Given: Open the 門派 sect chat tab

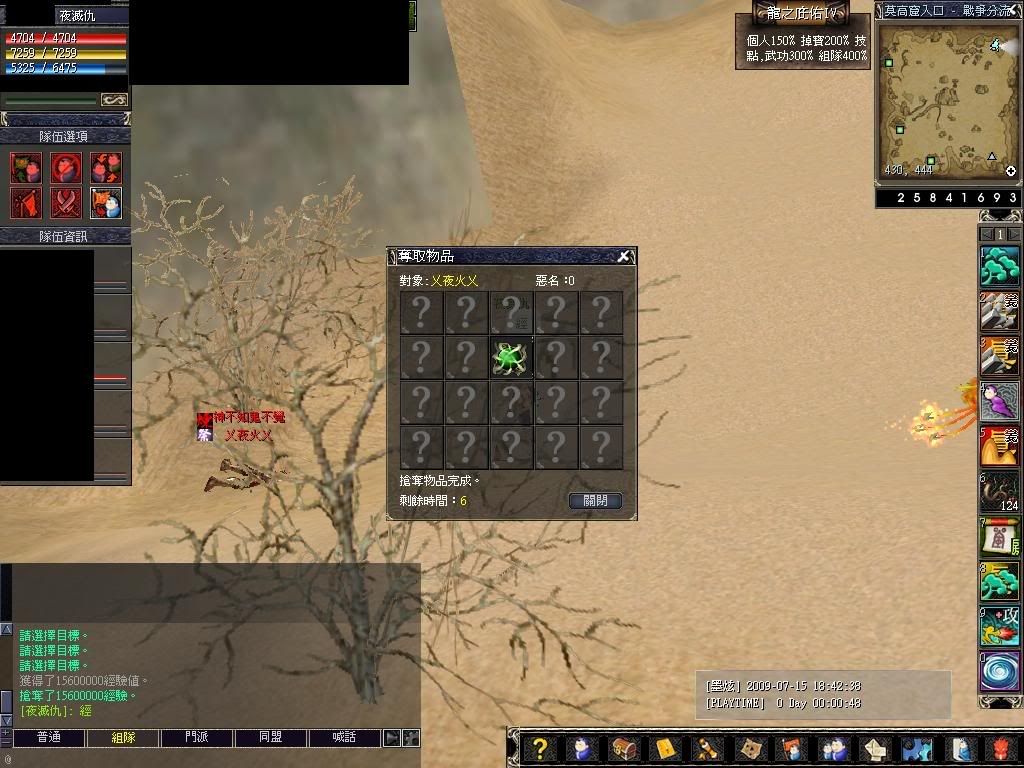Looking at the screenshot, I should [x=197, y=738].
